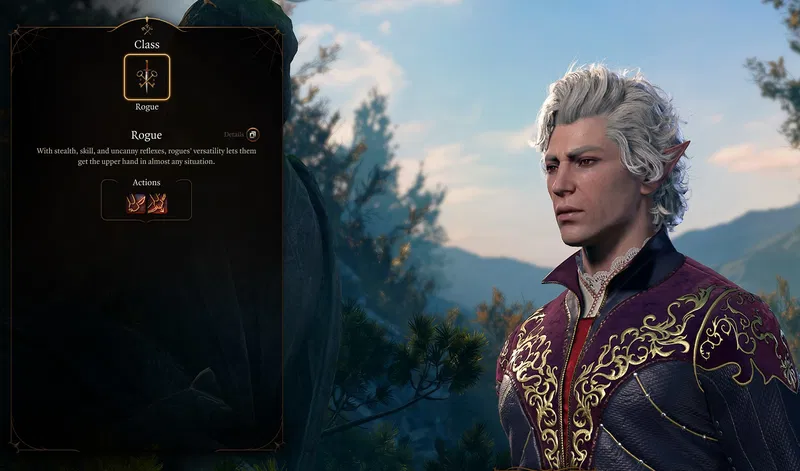Screen dimensions: 800x471
Task: Inspect the Sneak Attack melee action icon
Action: point(136,203)
